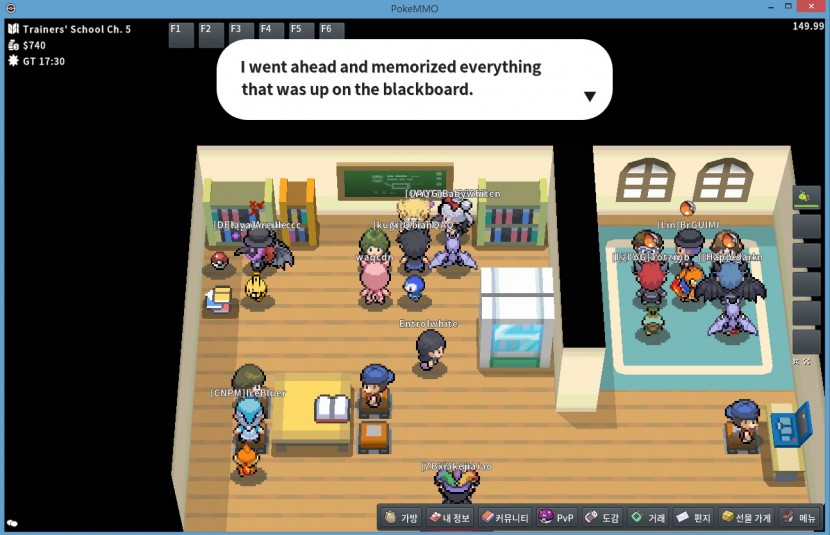Screen dimensions: 830x535
Task: Advance the dialogue with the arrow
Action: point(590,96)
